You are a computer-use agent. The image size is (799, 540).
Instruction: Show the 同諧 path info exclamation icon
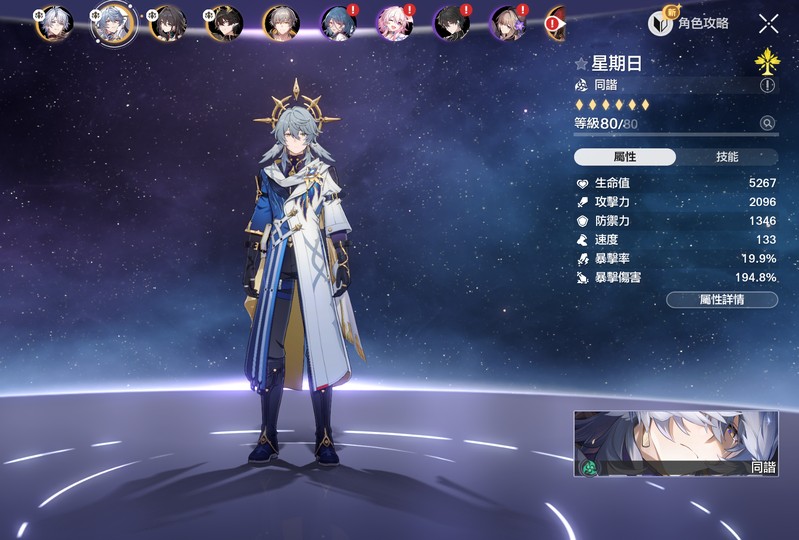[767, 85]
